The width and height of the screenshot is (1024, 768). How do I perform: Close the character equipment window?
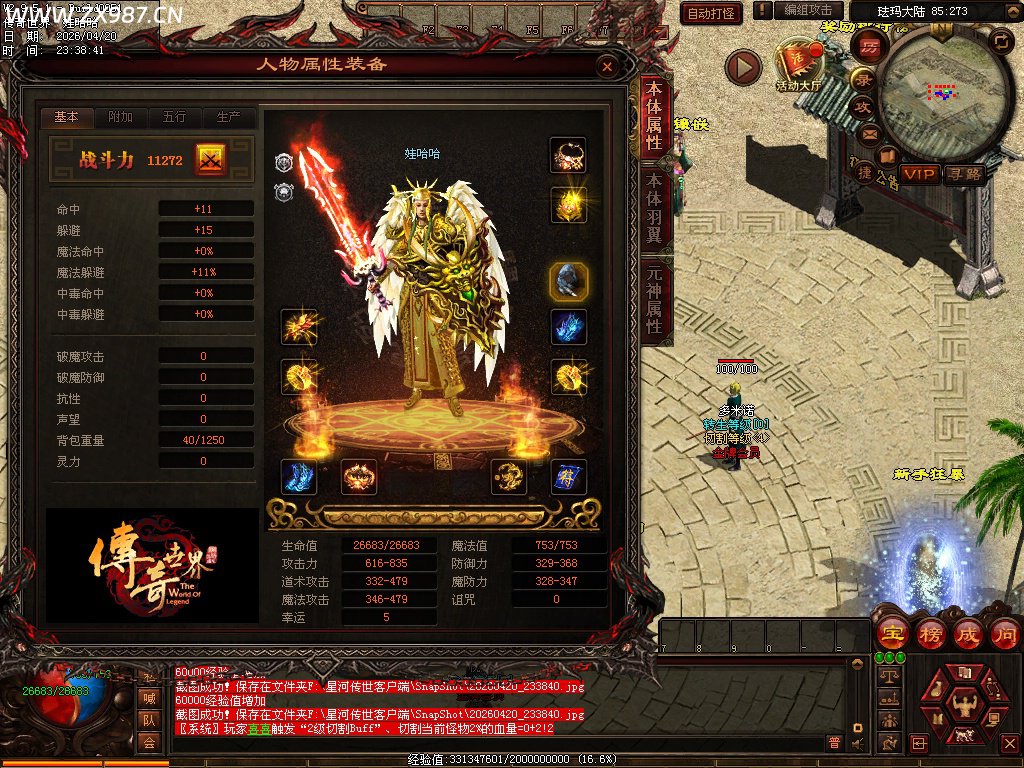(606, 67)
